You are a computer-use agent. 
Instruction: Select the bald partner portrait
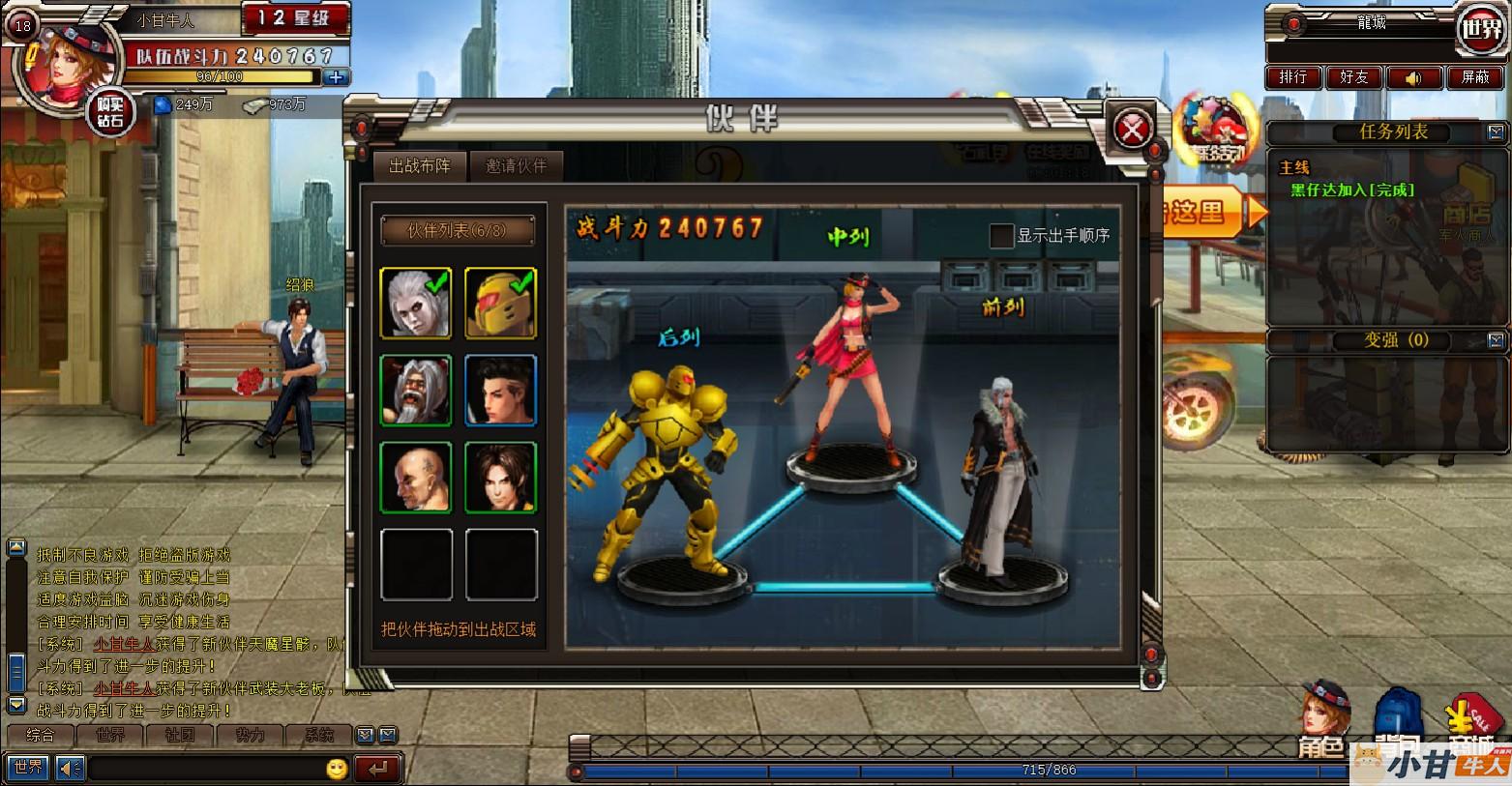click(416, 478)
